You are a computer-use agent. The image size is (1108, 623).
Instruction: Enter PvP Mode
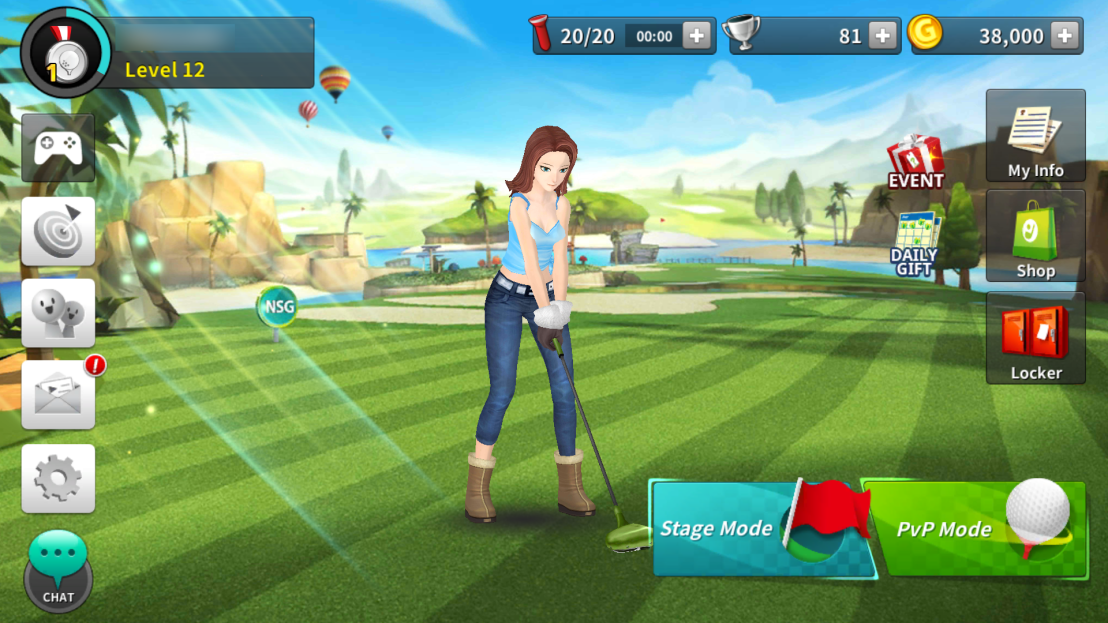[973, 528]
